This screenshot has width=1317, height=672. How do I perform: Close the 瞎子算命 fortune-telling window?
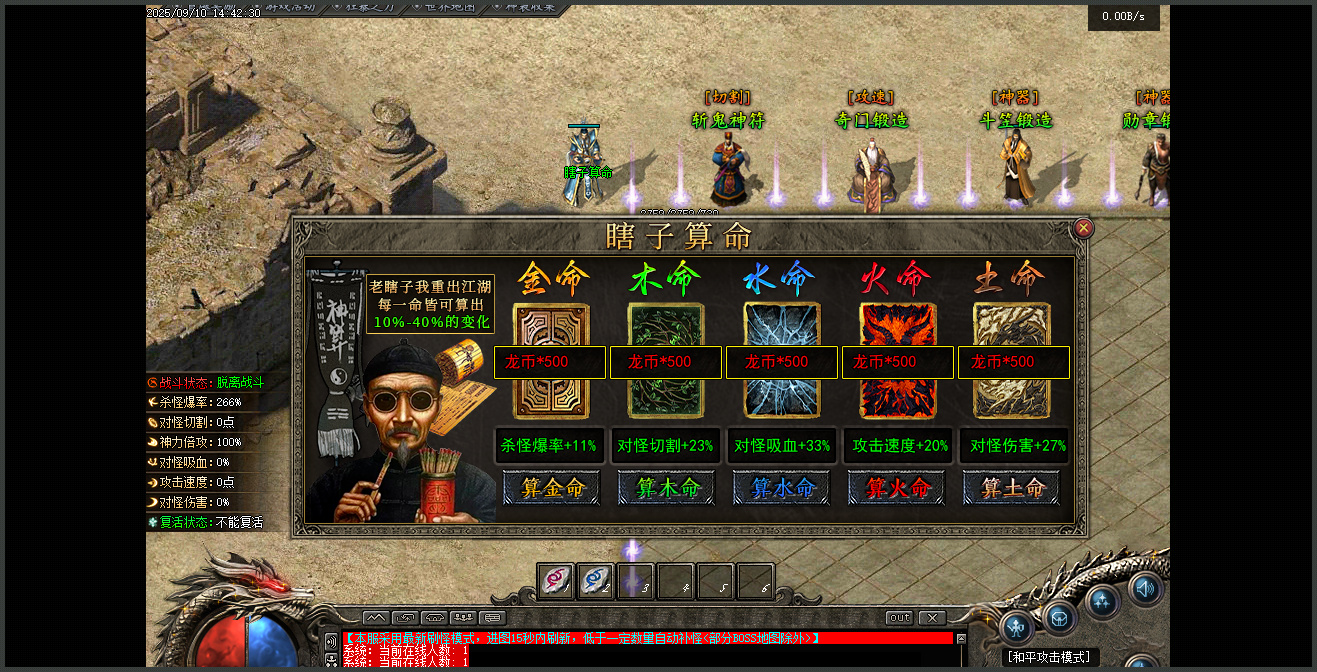(x=1083, y=229)
